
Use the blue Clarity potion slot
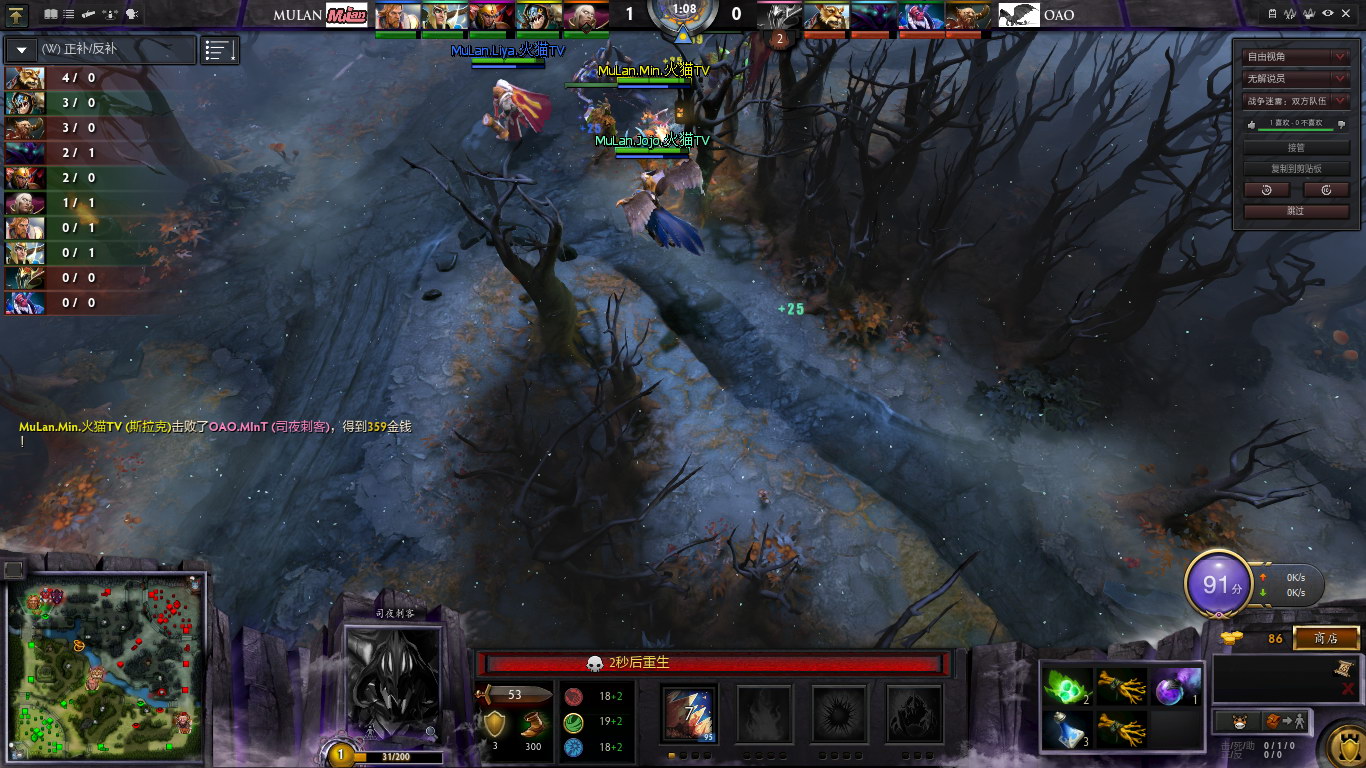(1066, 730)
